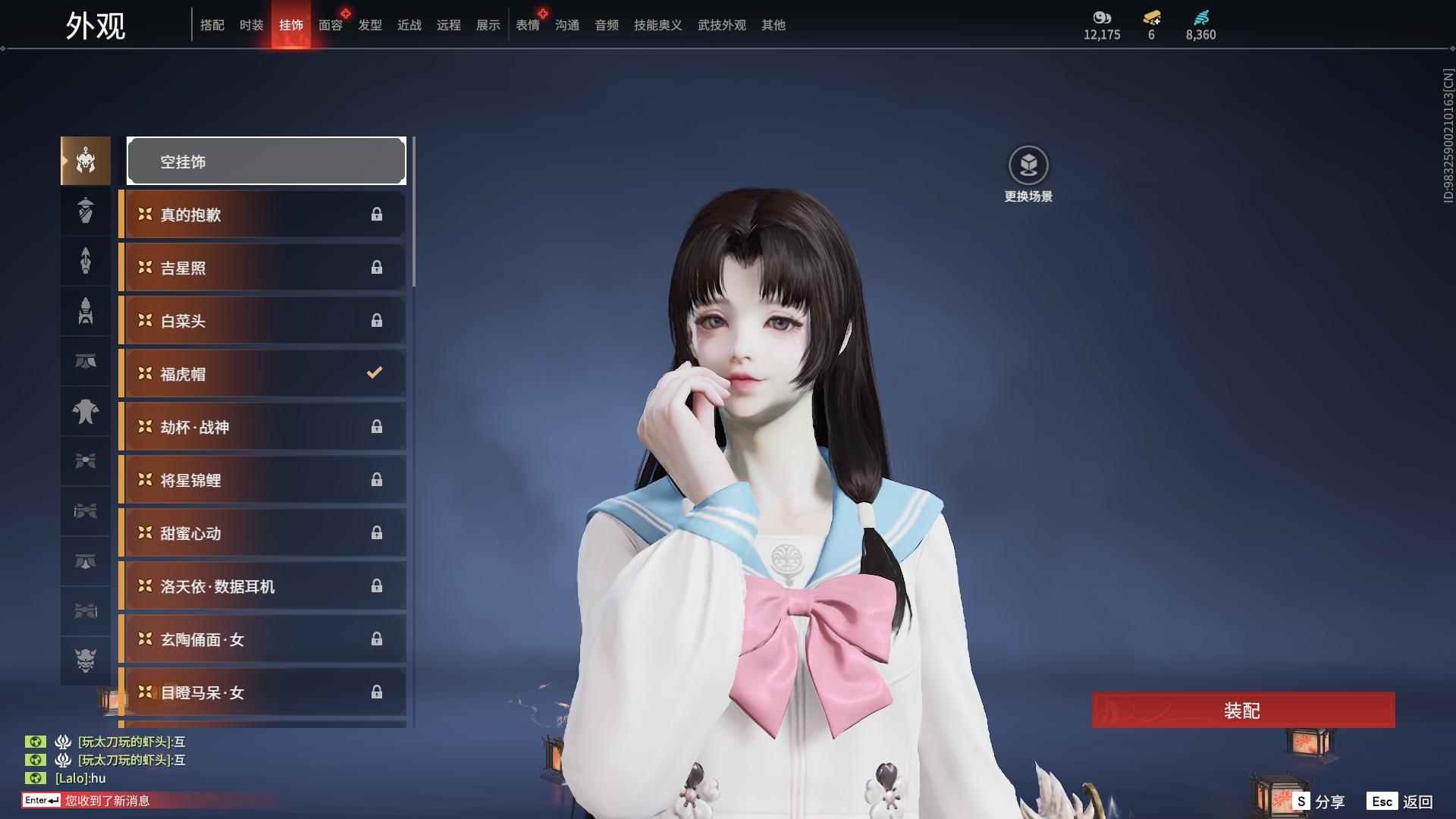This screenshot has width=1456, height=819.
Task: Select the back ornament slot icon
Action: point(86,262)
